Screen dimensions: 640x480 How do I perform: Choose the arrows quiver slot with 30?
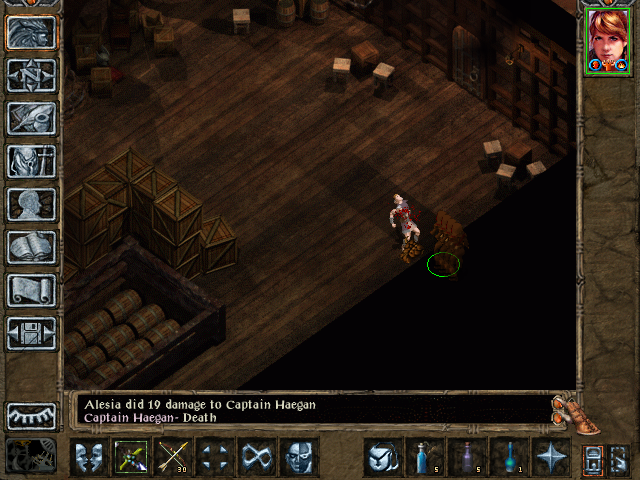[173, 457]
